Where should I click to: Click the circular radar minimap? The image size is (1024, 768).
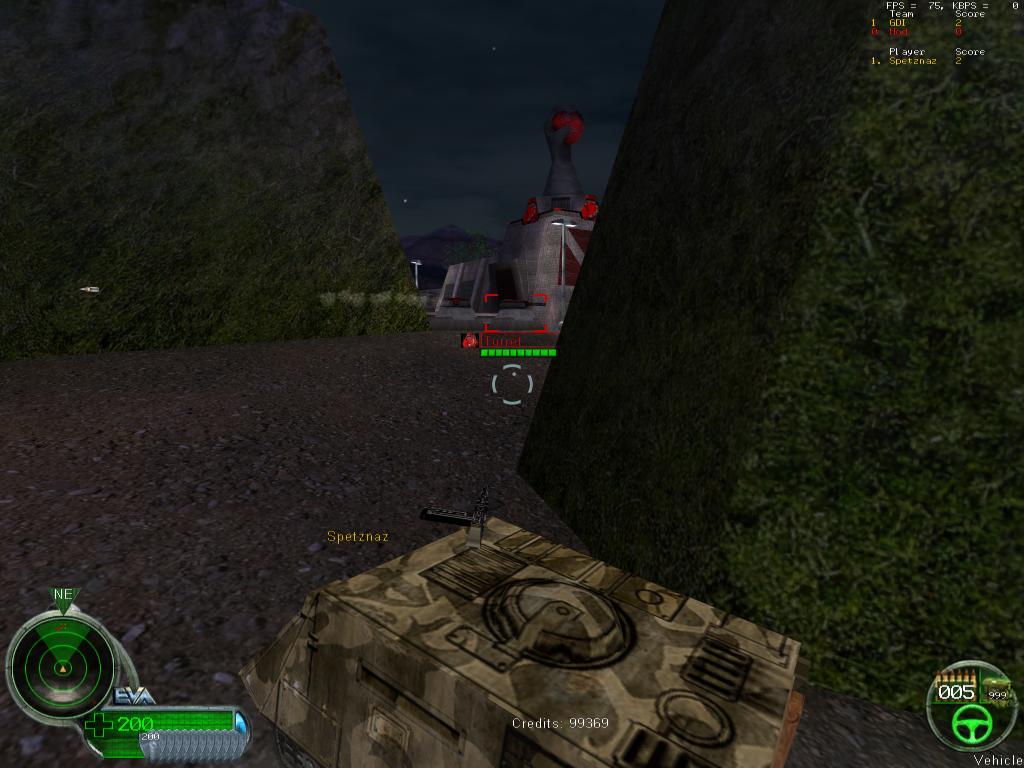click(60, 666)
